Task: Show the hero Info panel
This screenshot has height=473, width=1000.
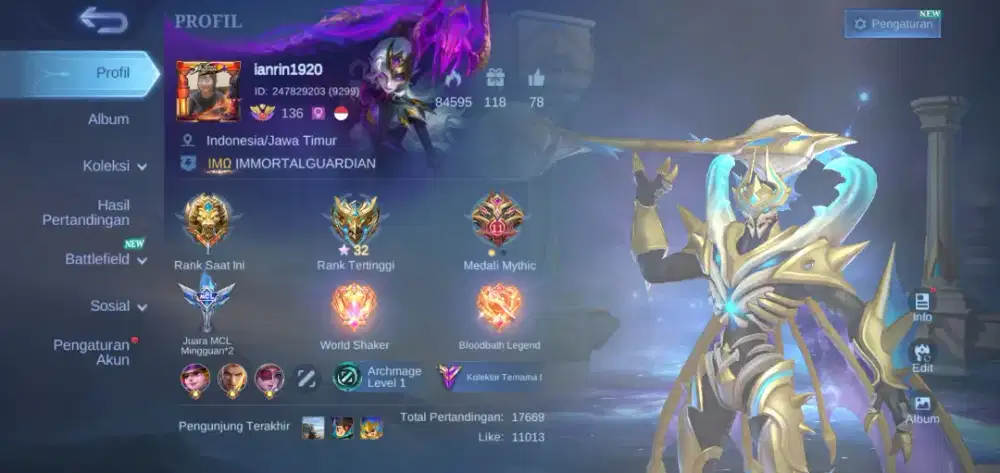Action: point(922,306)
